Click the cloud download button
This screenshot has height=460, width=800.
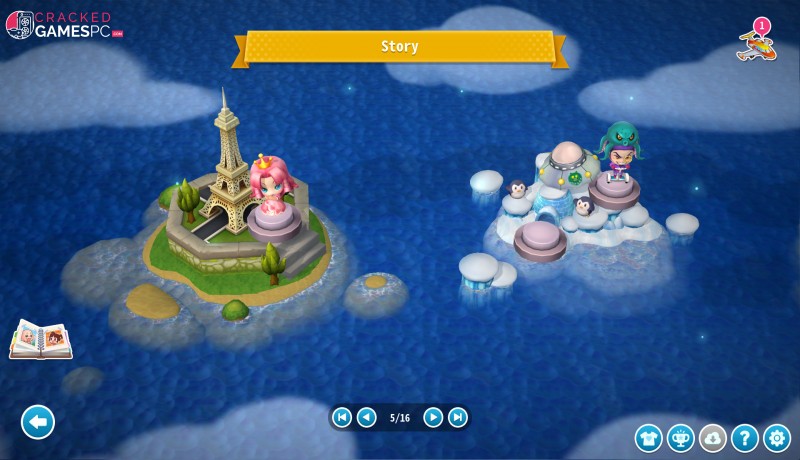713,438
